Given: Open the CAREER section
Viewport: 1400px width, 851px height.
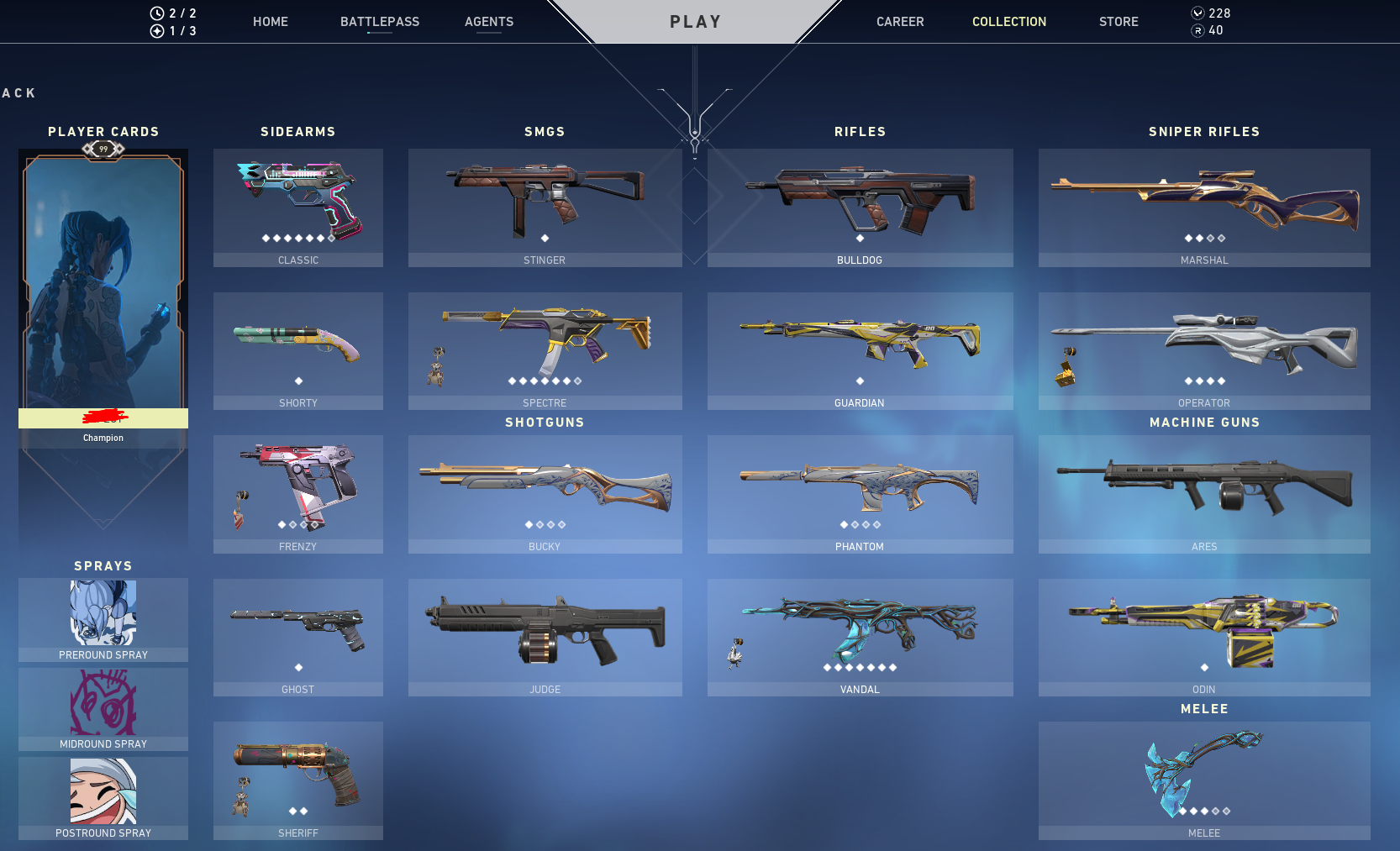Looking at the screenshot, I should pyautogui.click(x=900, y=22).
